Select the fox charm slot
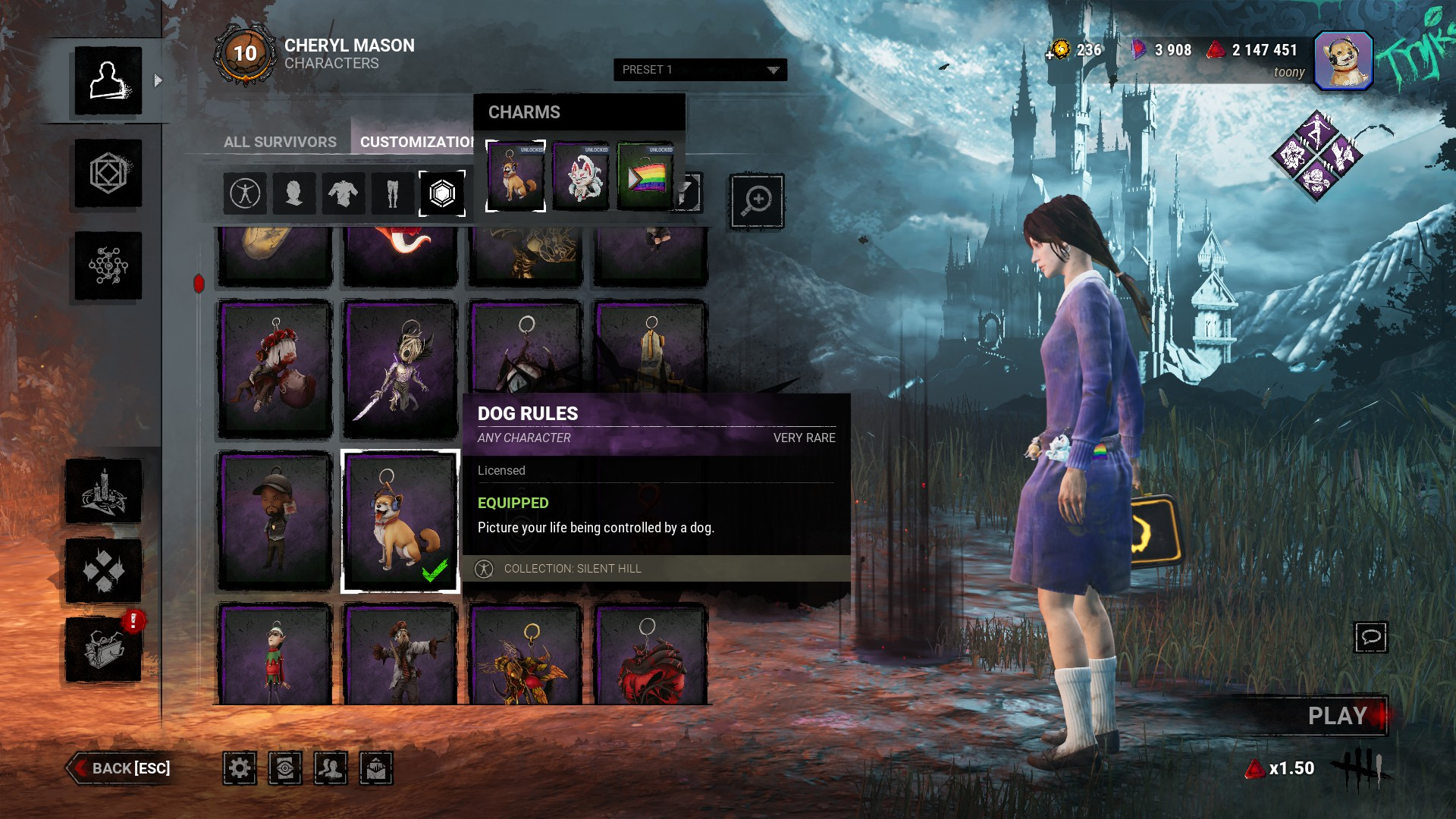Viewport: 1456px width, 819px height. click(580, 176)
